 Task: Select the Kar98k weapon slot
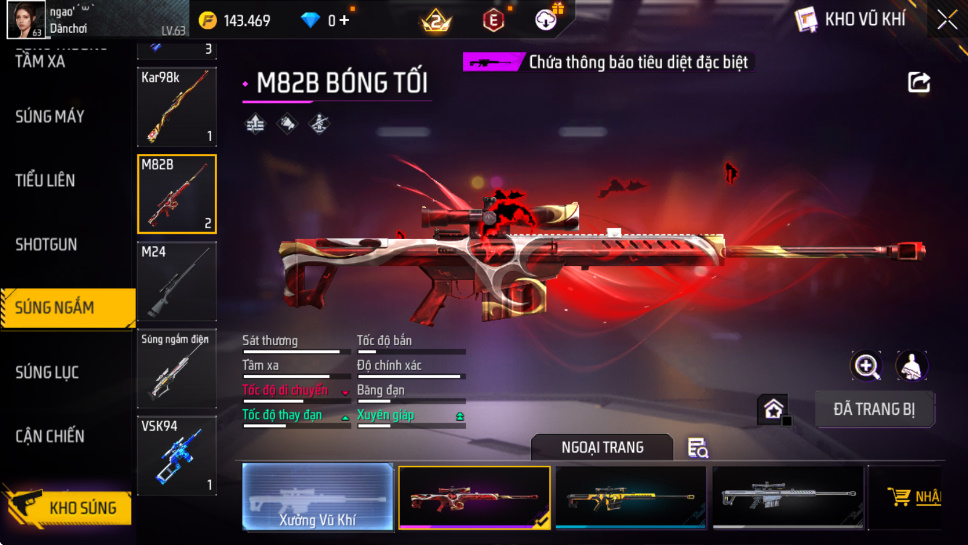[x=176, y=106]
